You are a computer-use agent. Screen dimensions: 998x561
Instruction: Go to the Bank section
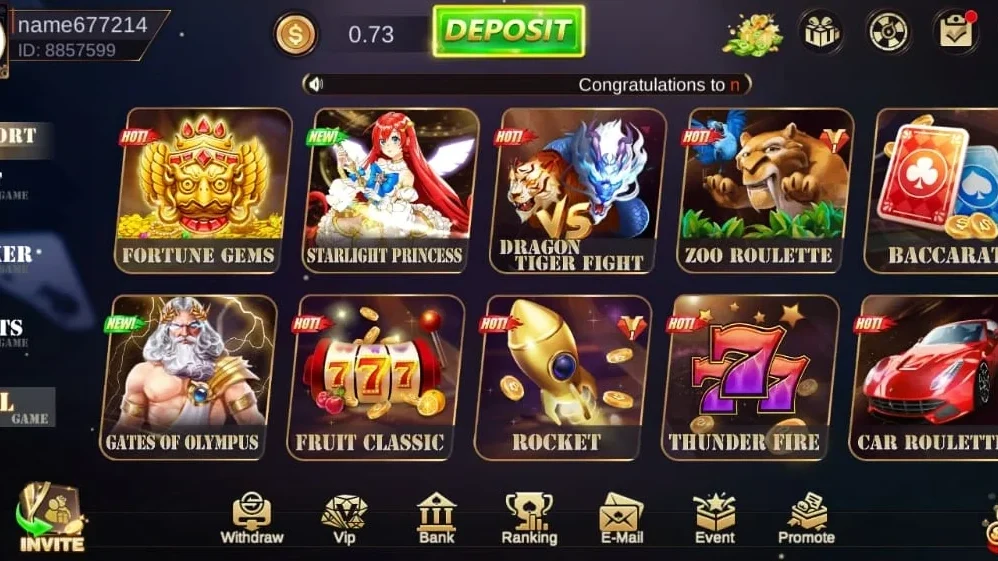coord(437,520)
